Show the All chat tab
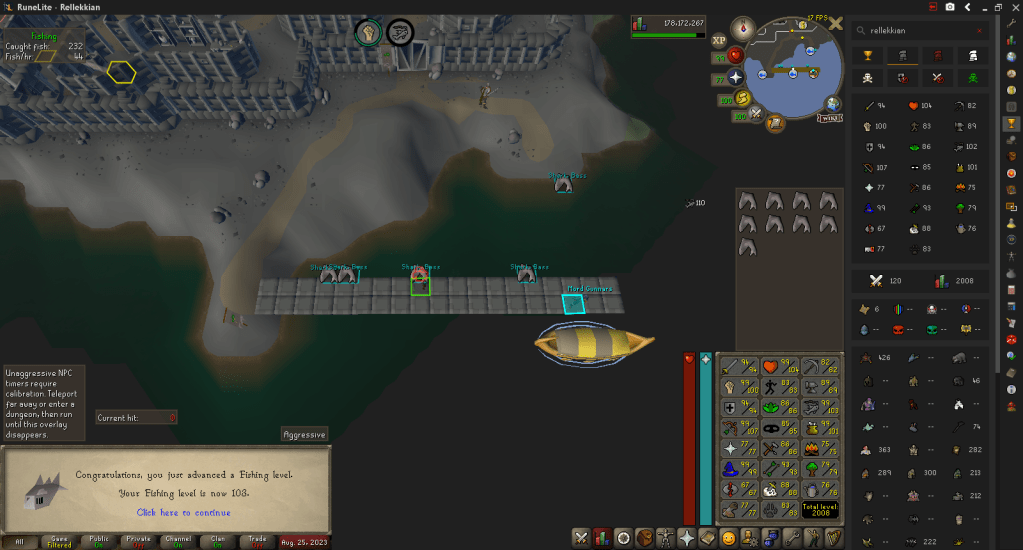 (x=19, y=541)
